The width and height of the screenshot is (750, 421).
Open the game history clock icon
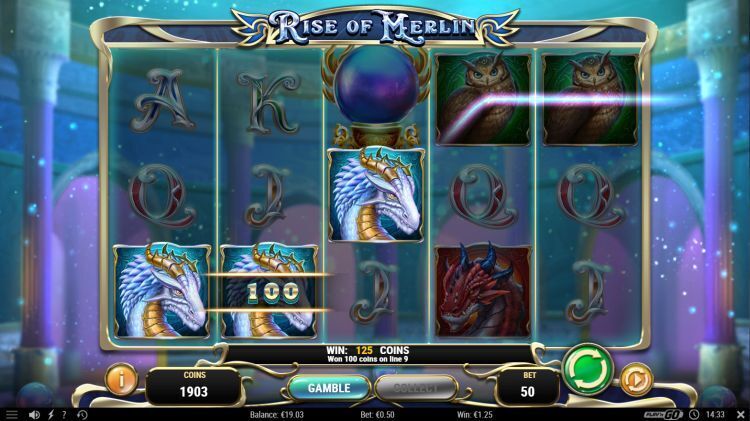coord(82,414)
